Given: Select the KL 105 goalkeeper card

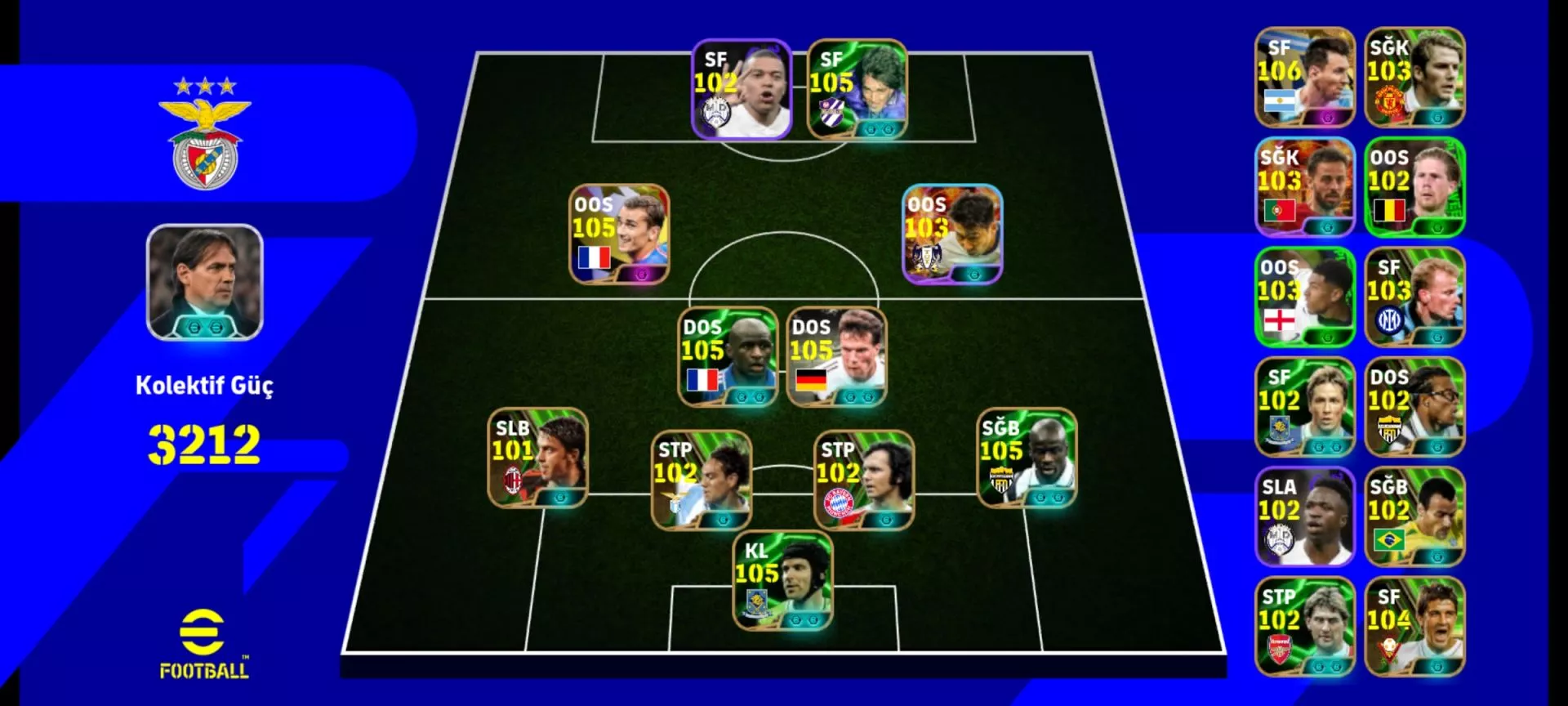Looking at the screenshot, I should pos(782,581).
